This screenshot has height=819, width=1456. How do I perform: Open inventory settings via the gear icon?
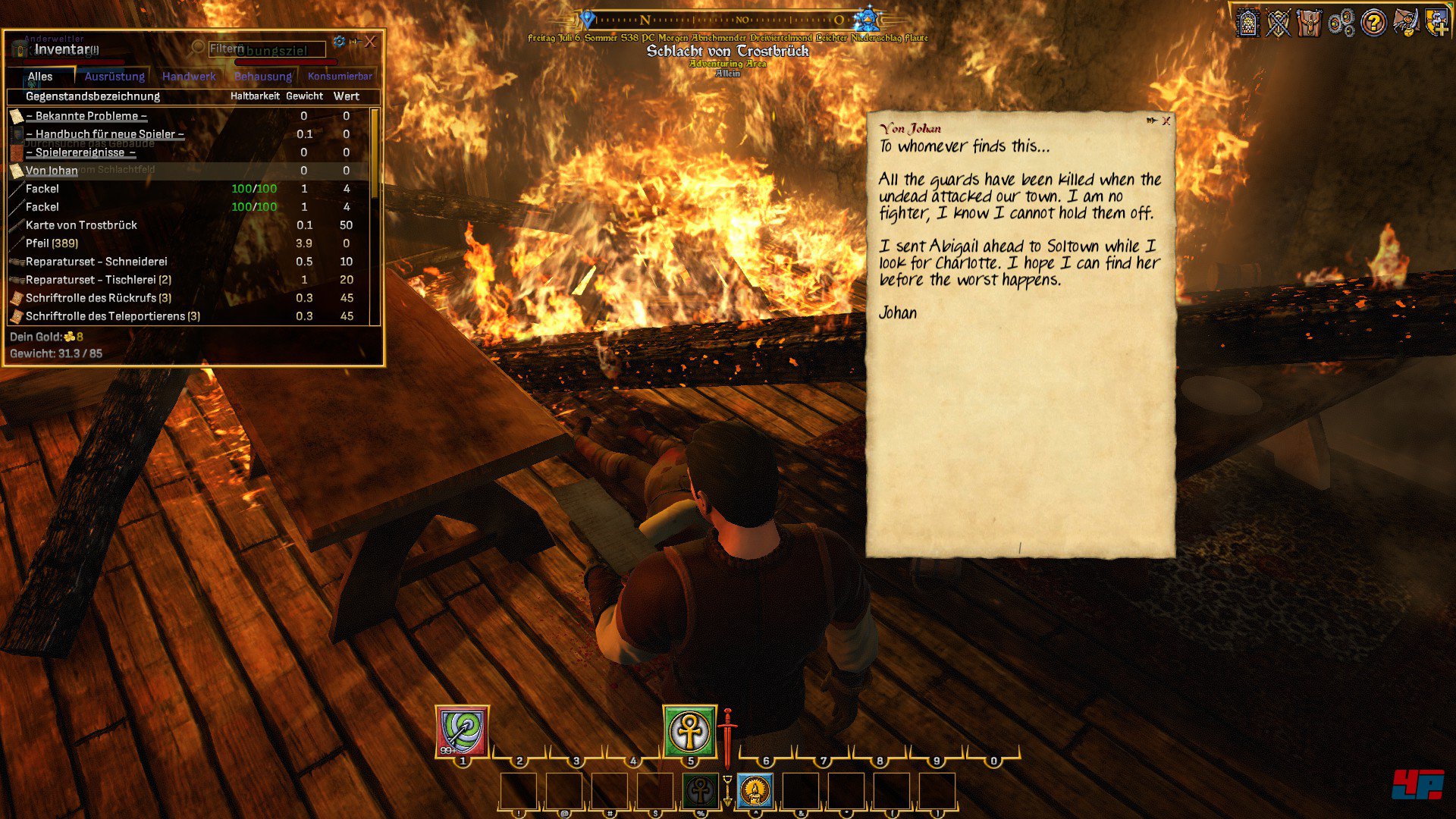pos(339,41)
